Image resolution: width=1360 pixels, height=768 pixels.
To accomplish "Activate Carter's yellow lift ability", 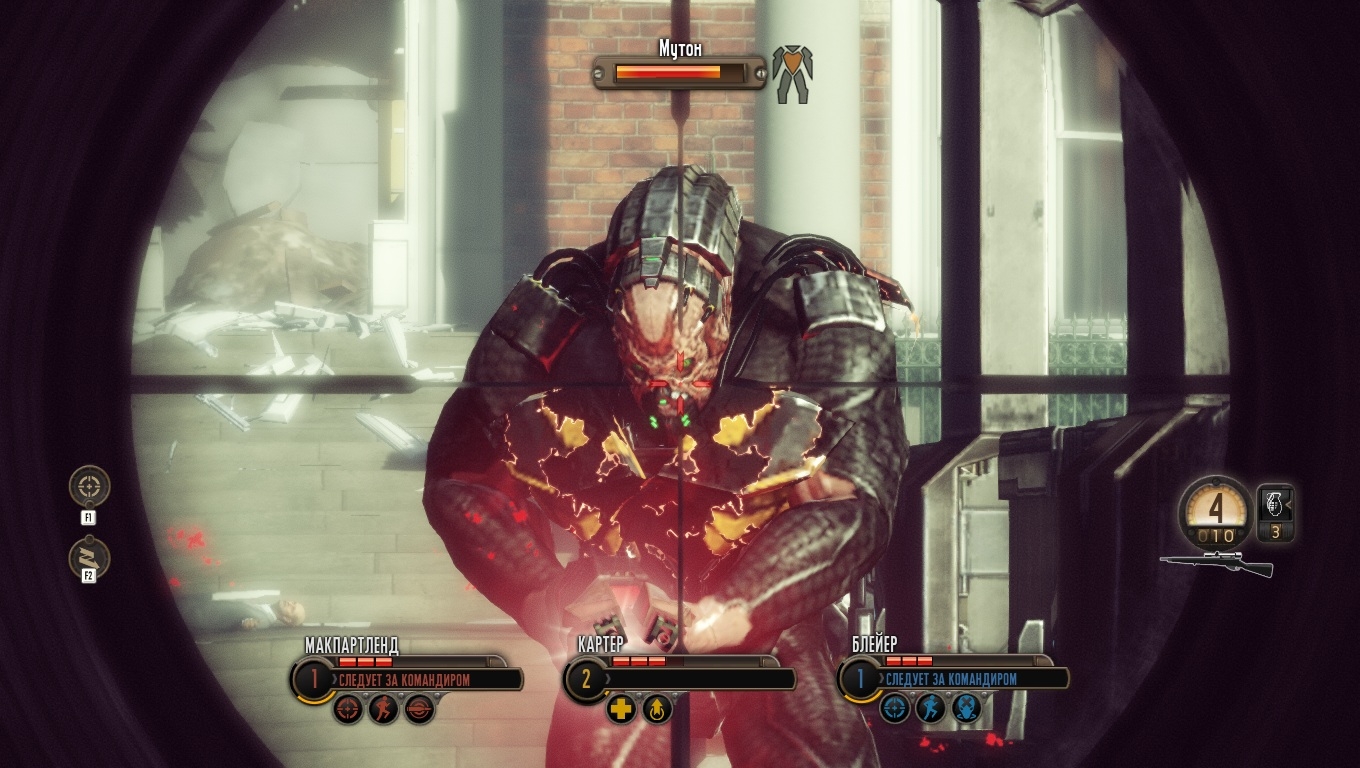I will [x=657, y=709].
